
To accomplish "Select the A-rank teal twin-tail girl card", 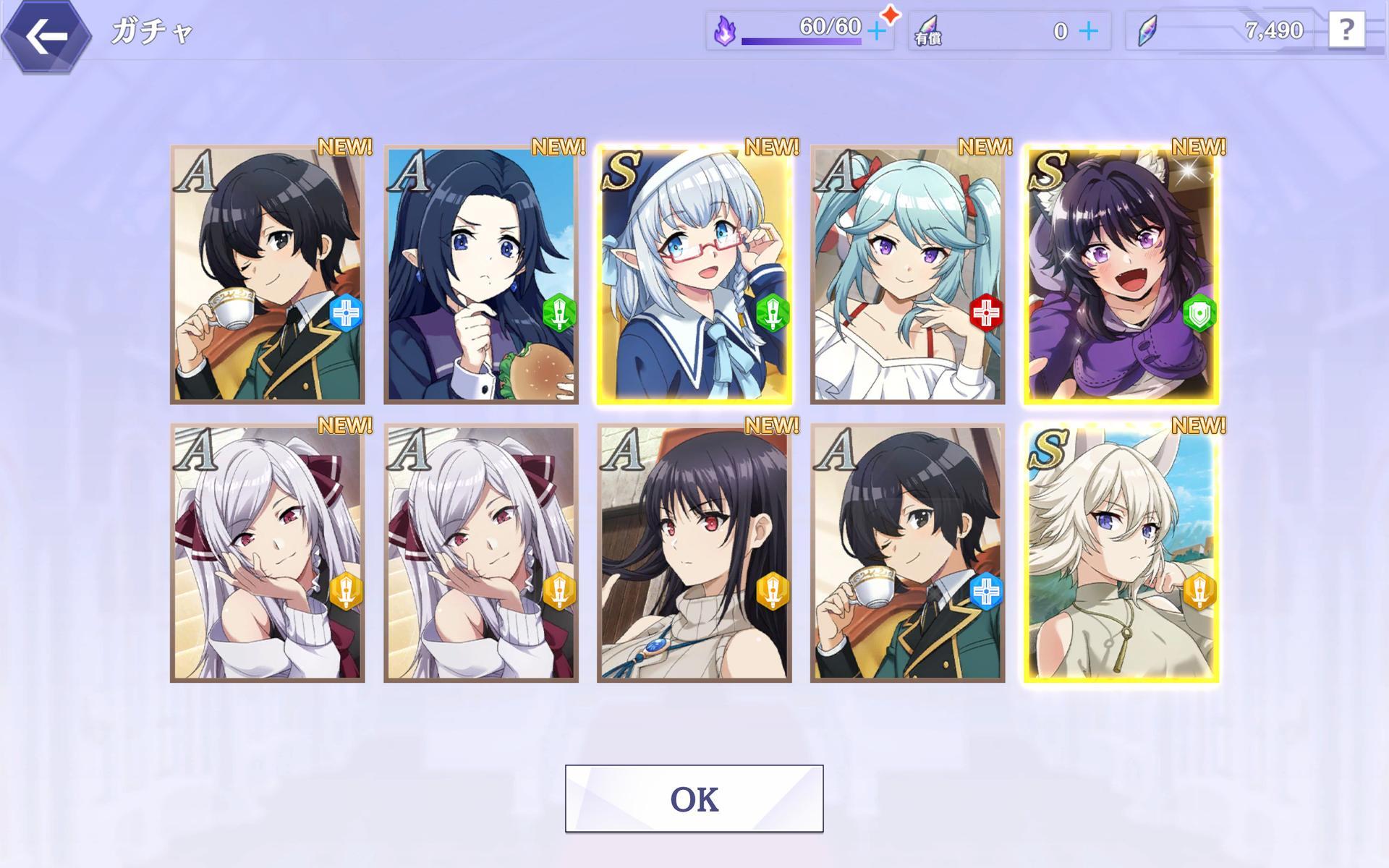I will (x=907, y=275).
